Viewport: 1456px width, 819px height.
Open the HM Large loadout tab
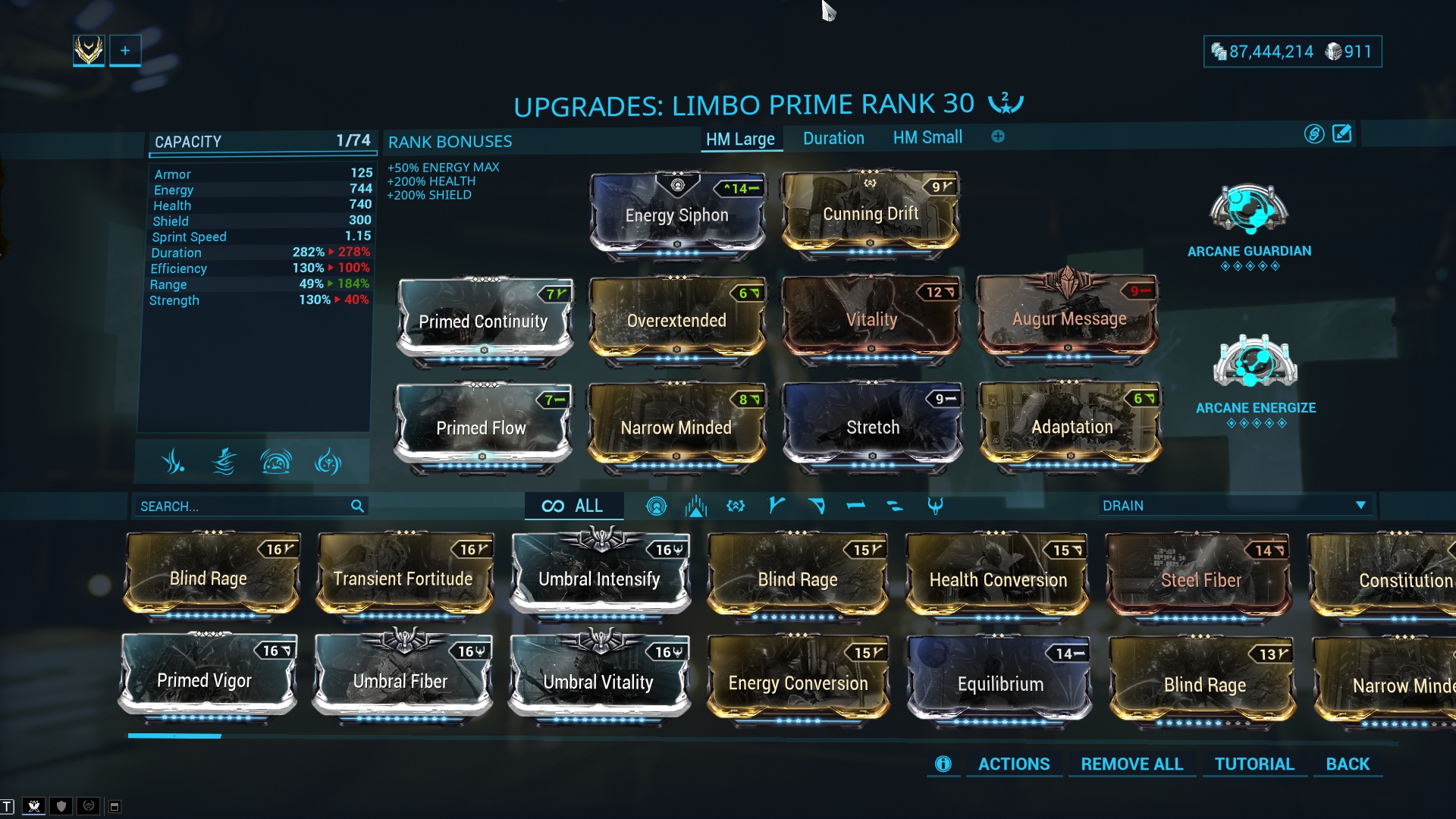point(740,140)
